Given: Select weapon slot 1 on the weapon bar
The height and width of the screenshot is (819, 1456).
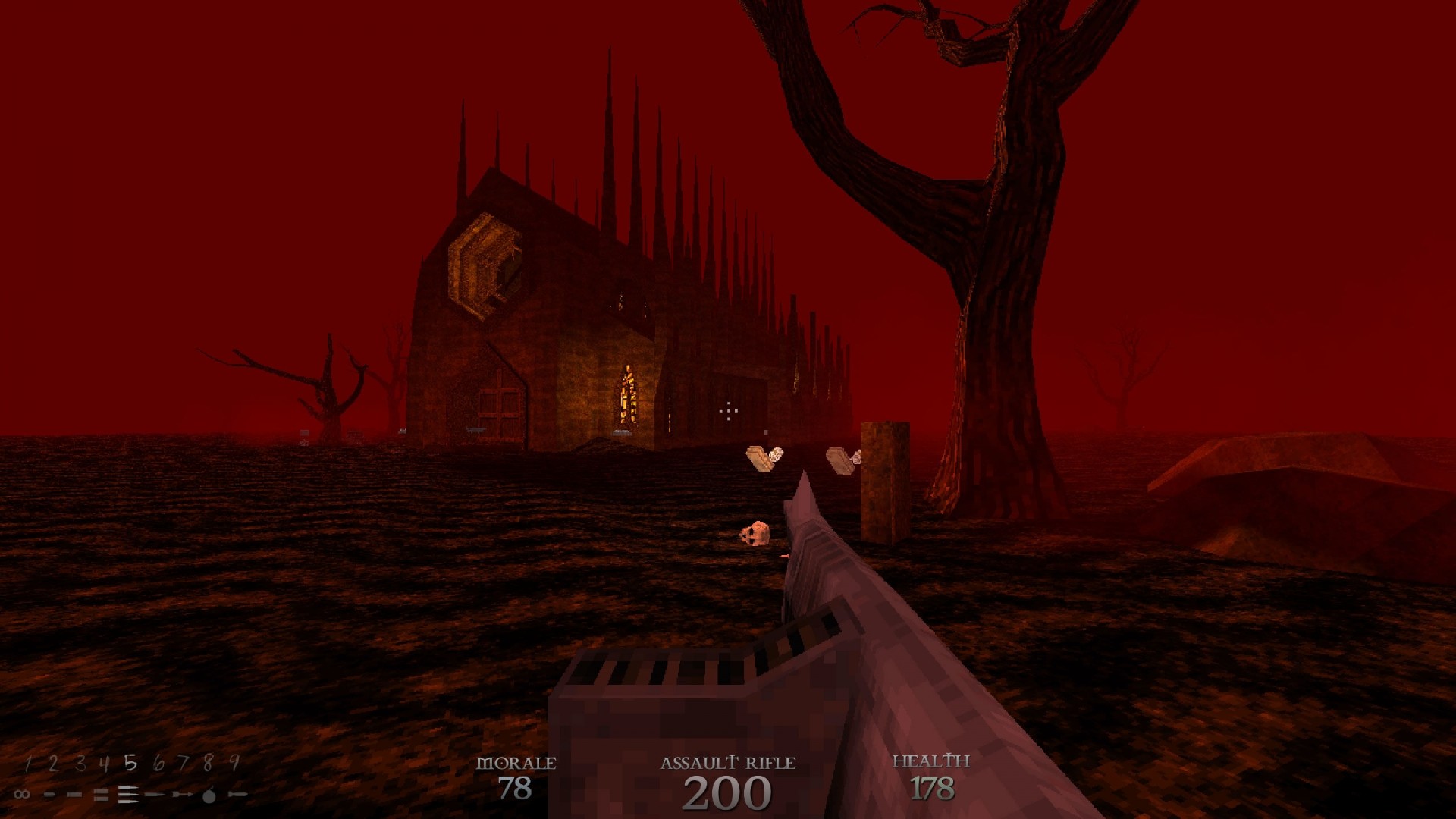Looking at the screenshot, I should pos(28,763).
